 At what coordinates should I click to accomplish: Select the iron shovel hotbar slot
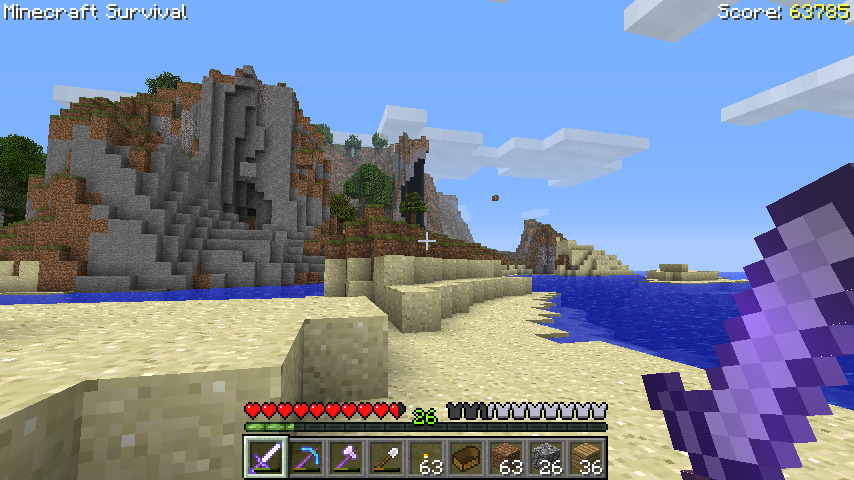[x=386, y=458]
